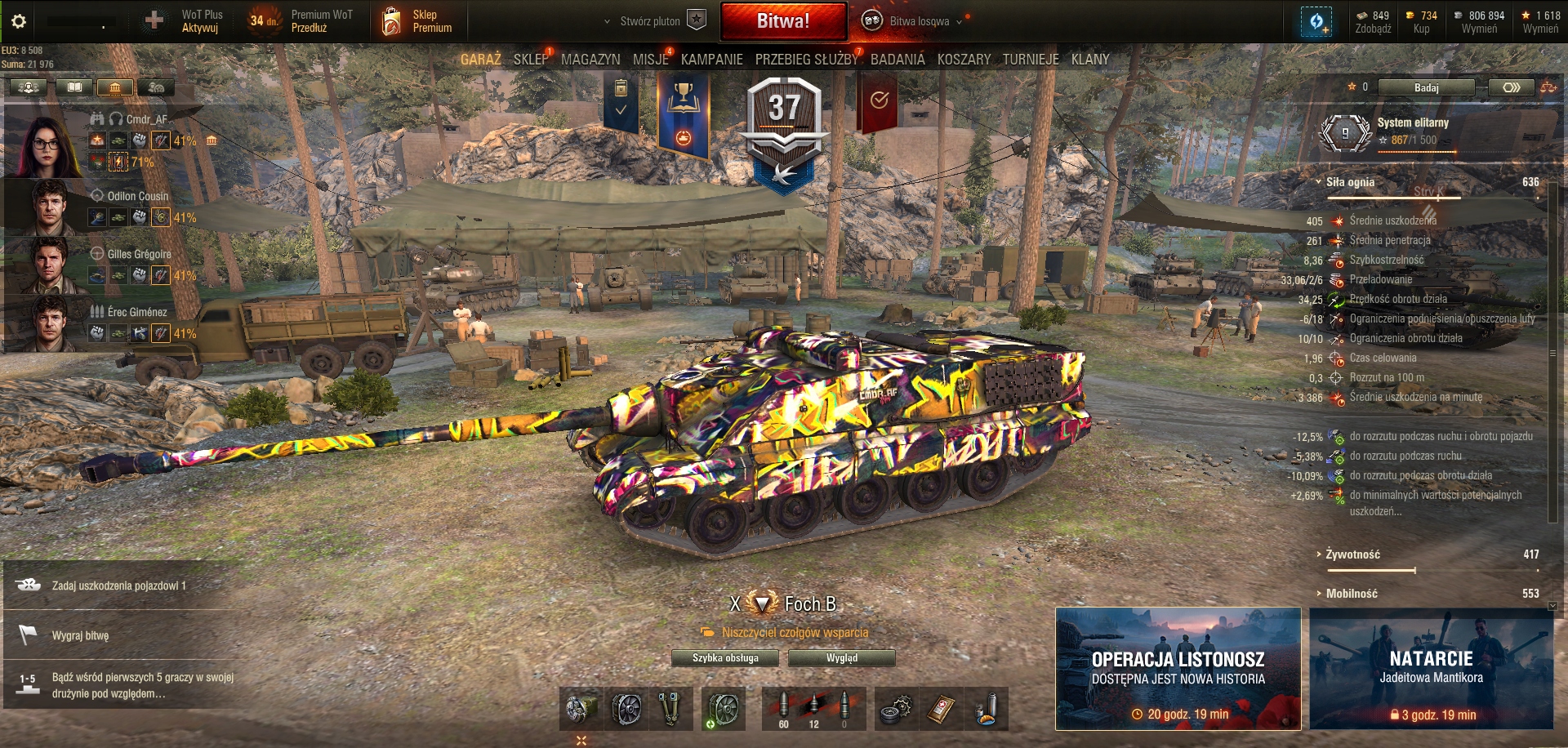Click the Badaj research button
This screenshot has height=748, width=1568.
pyautogui.click(x=1426, y=87)
